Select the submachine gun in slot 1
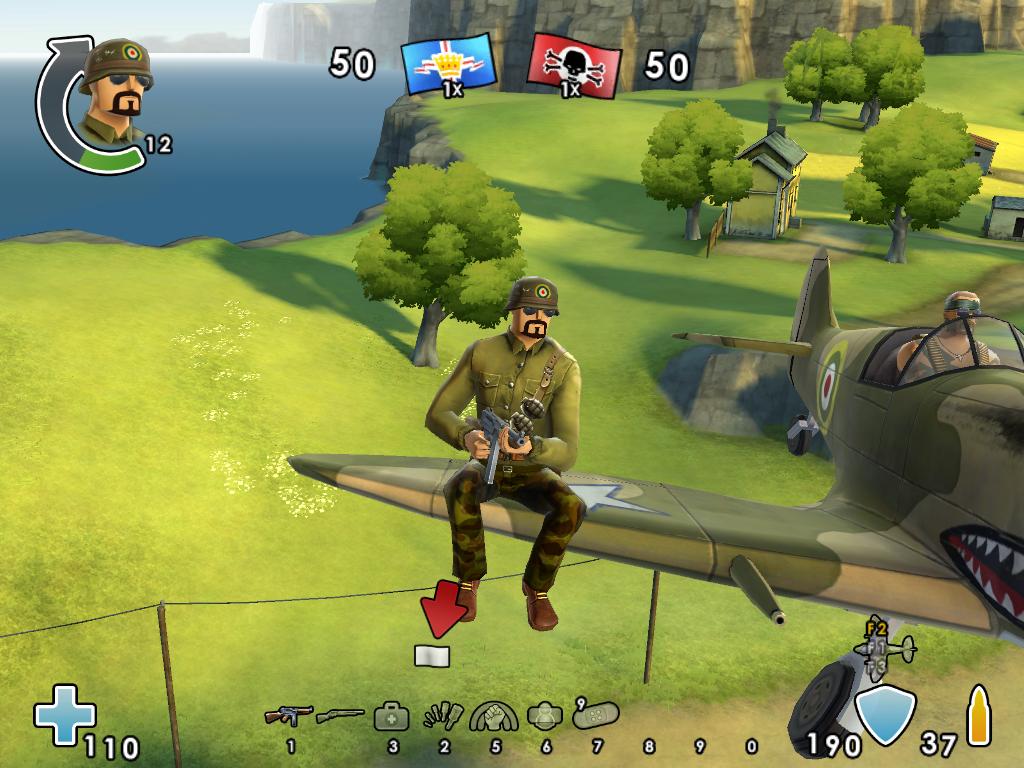This screenshot has height=768, width=1024. tap(289, 716)
